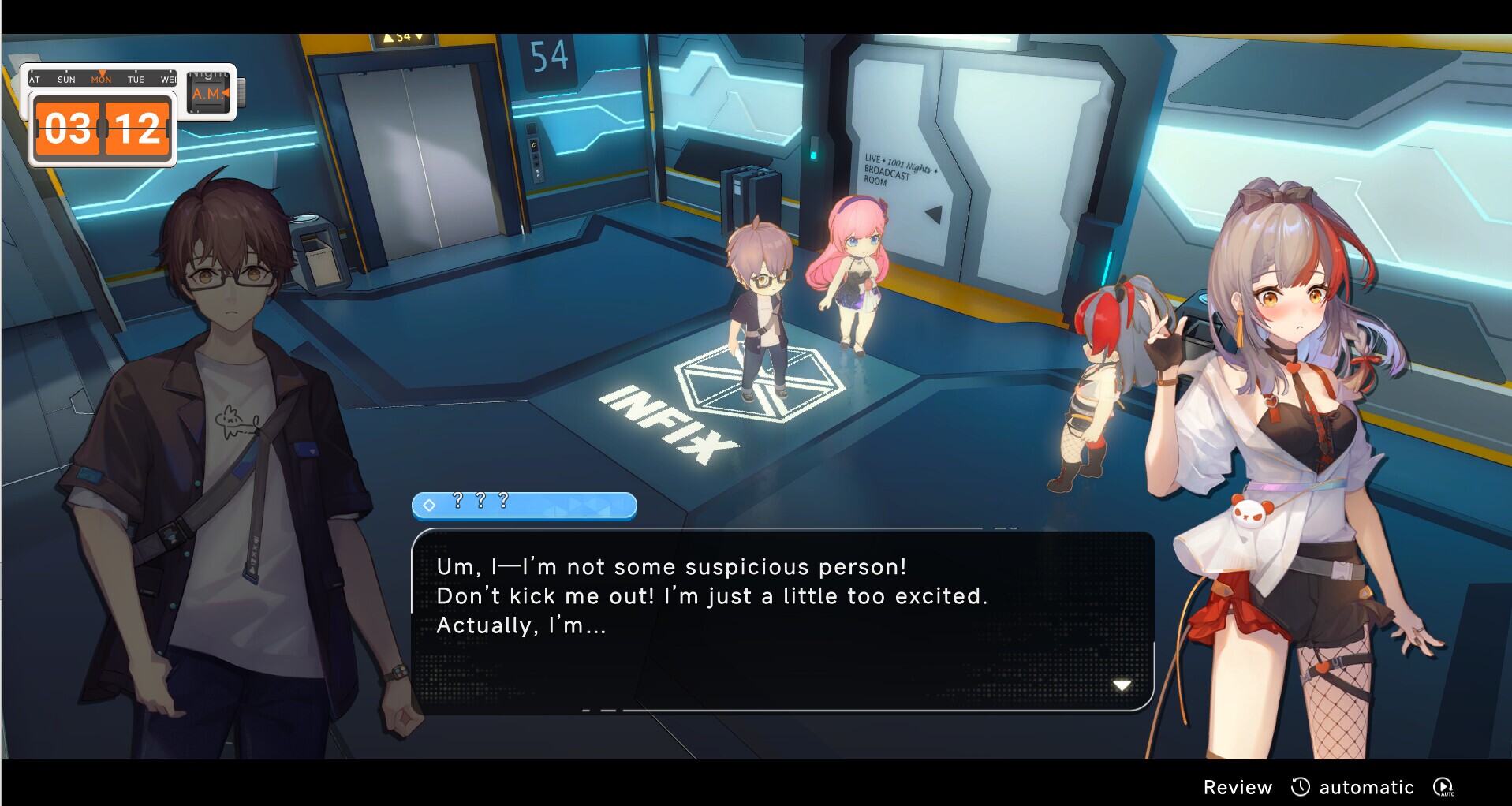The image size is (1512, 806).
Task: Open the Review log
Action: click(x=1238, y=786)
